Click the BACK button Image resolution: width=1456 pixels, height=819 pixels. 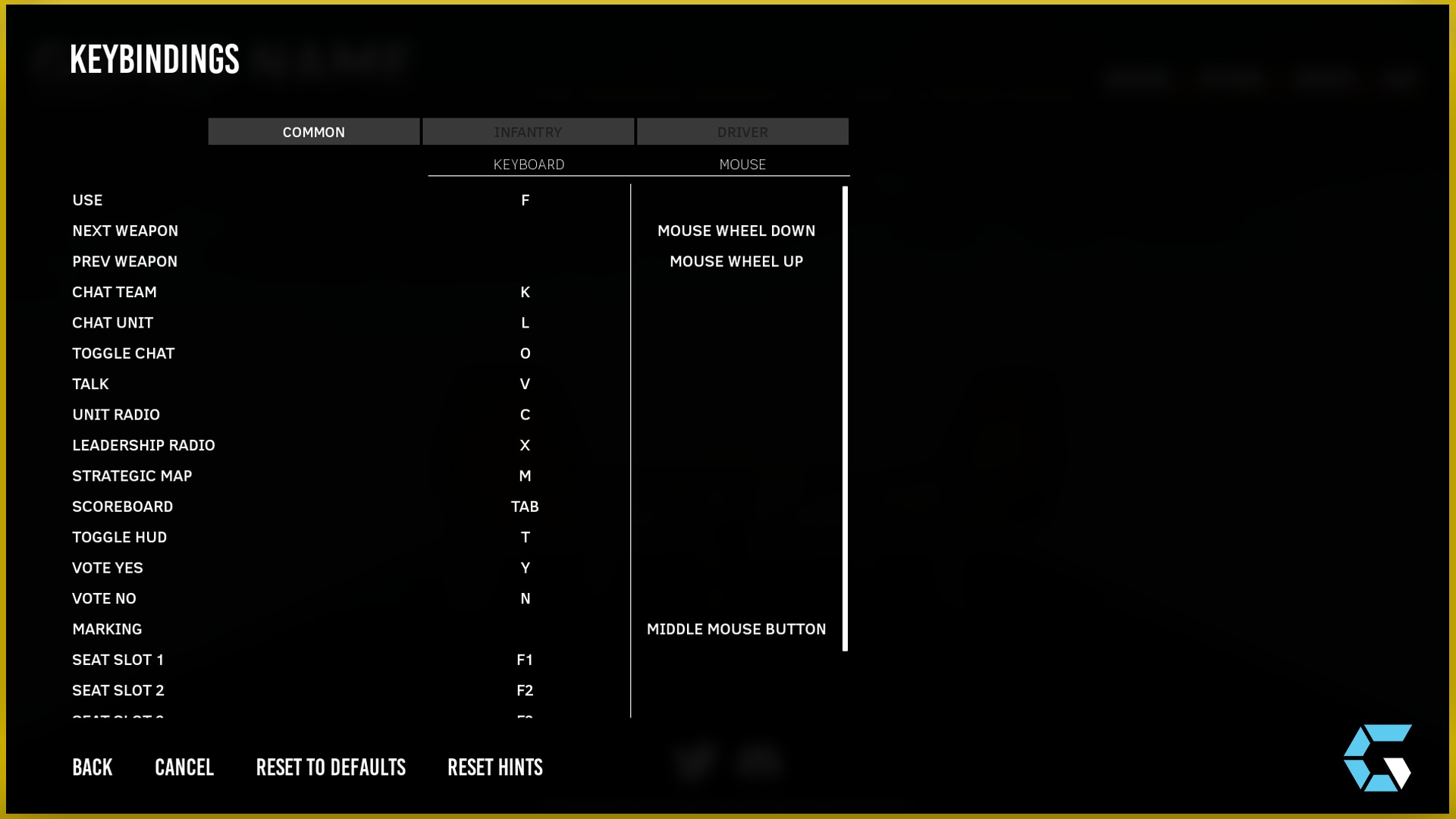tap(92, 767)
